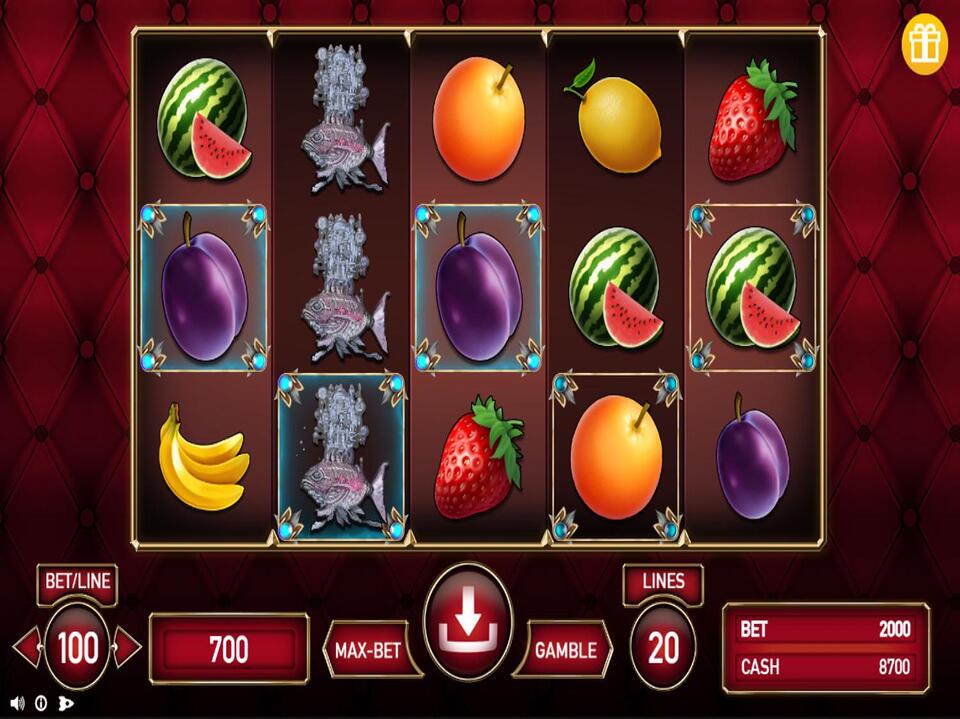The image size is (960, 719).
Task: Select the LINES 20 control
Action: tap(663, 648)
